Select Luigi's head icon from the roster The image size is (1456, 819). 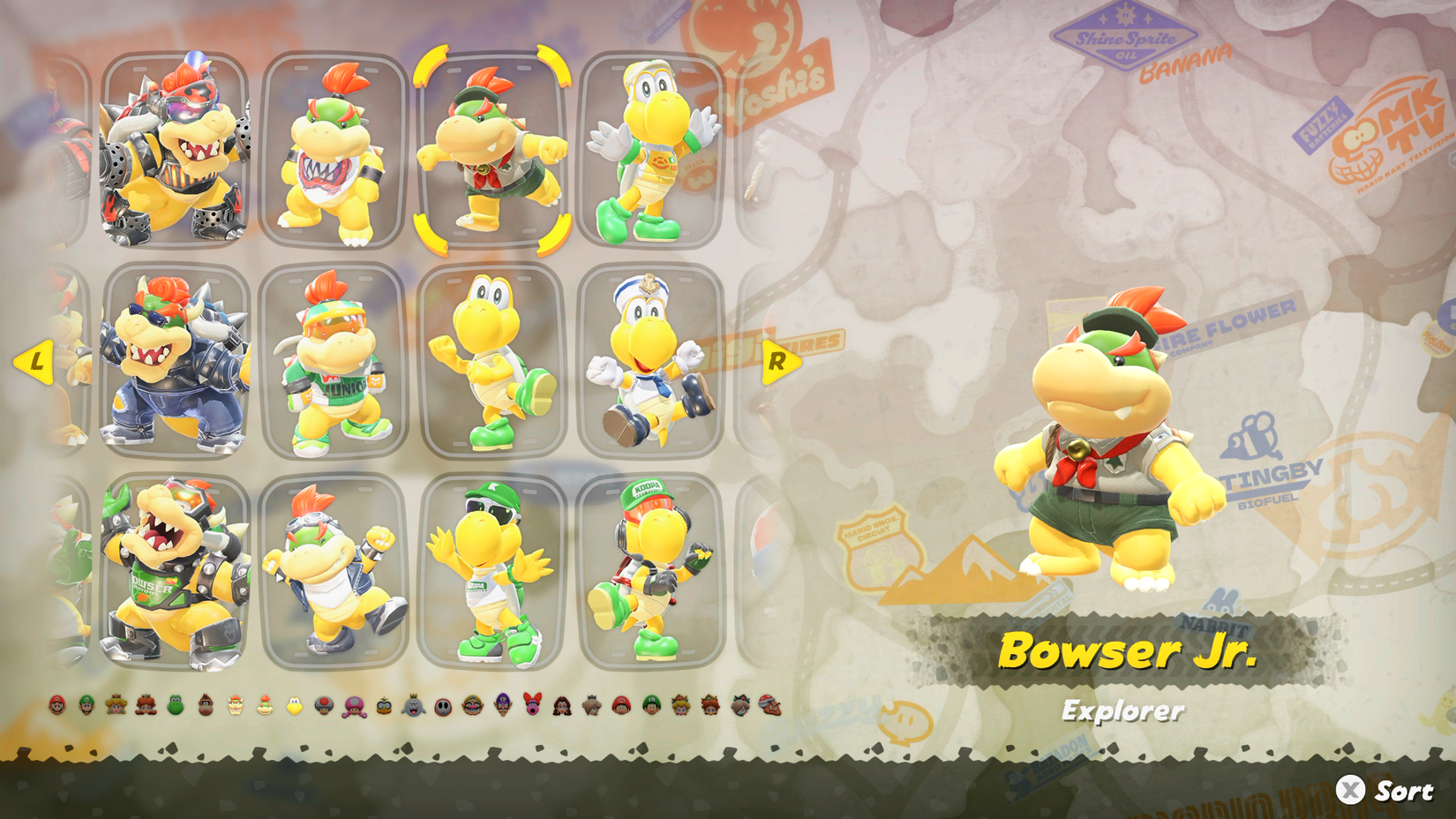pos(84,706)
